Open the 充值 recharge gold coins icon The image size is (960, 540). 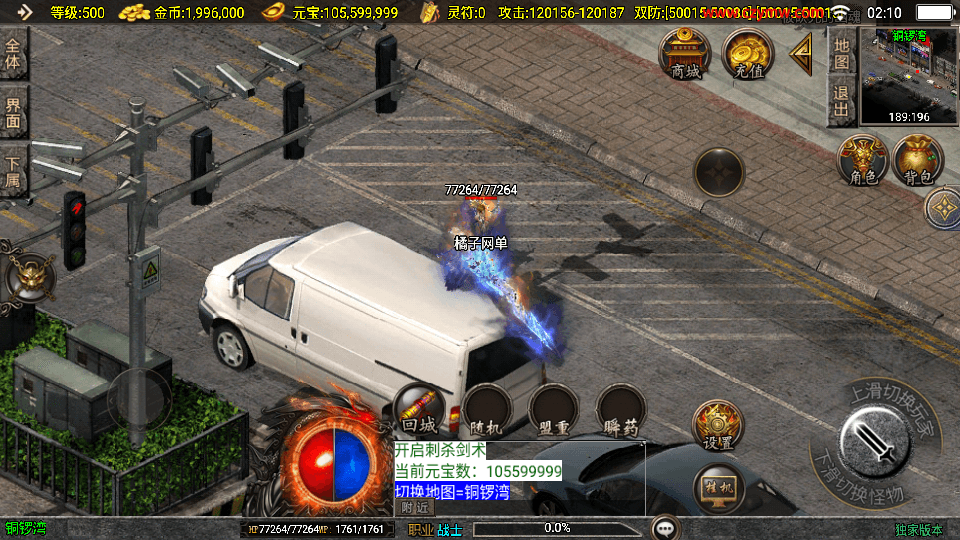pyautogui.click(x=747, y=53)
